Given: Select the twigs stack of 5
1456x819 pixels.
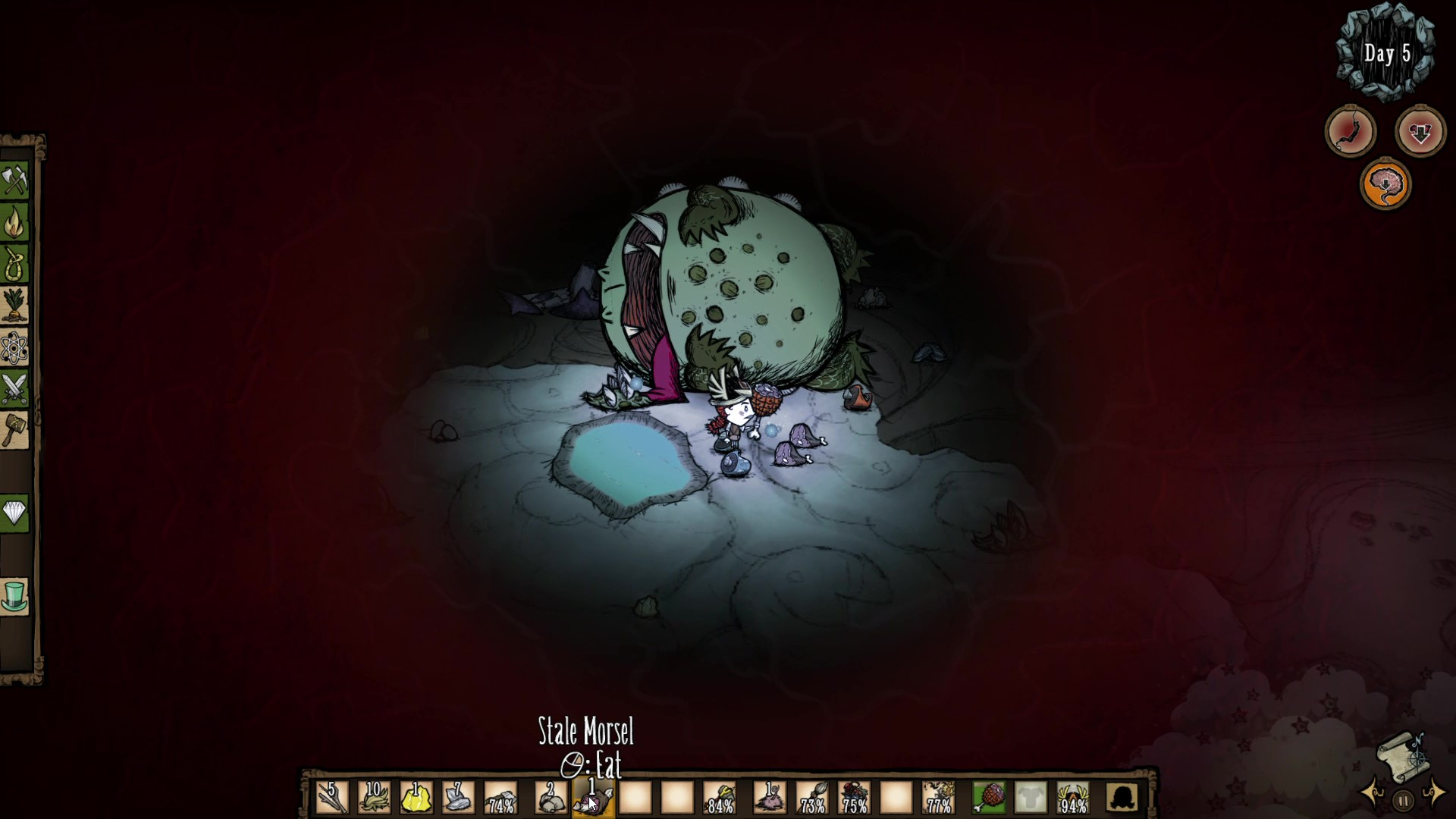Looking at the screenshot, I should [x=332, y=798].
